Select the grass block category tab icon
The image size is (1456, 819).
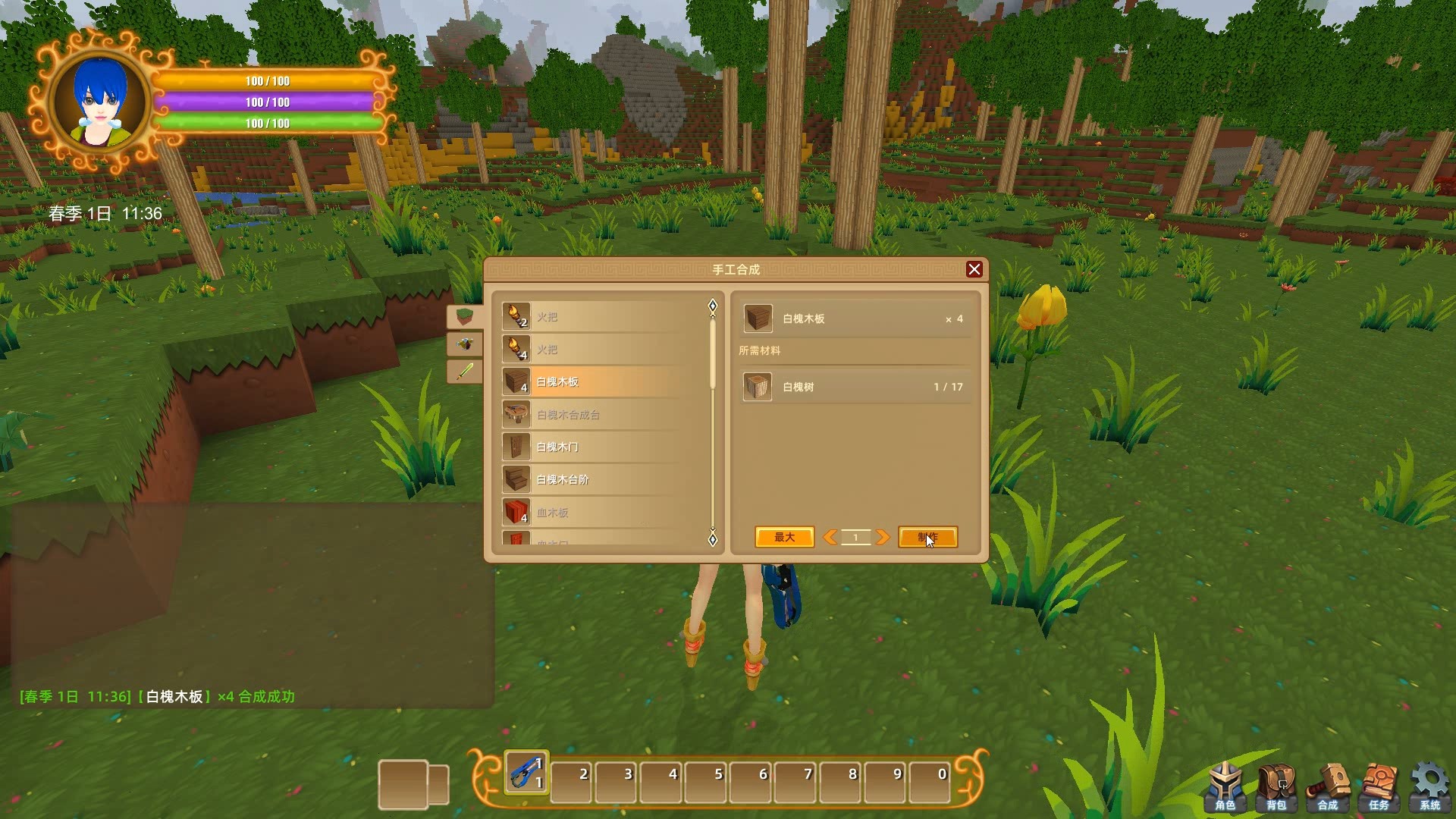[466, 318]
